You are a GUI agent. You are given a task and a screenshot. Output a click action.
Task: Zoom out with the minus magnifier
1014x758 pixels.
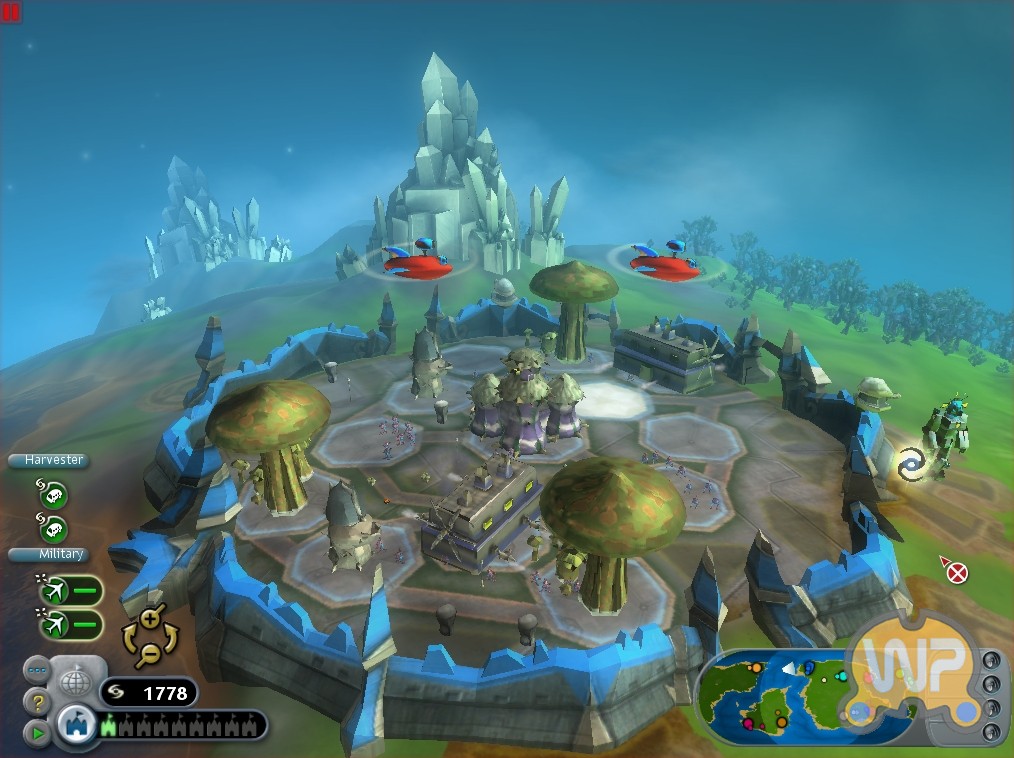coord(149,655)
